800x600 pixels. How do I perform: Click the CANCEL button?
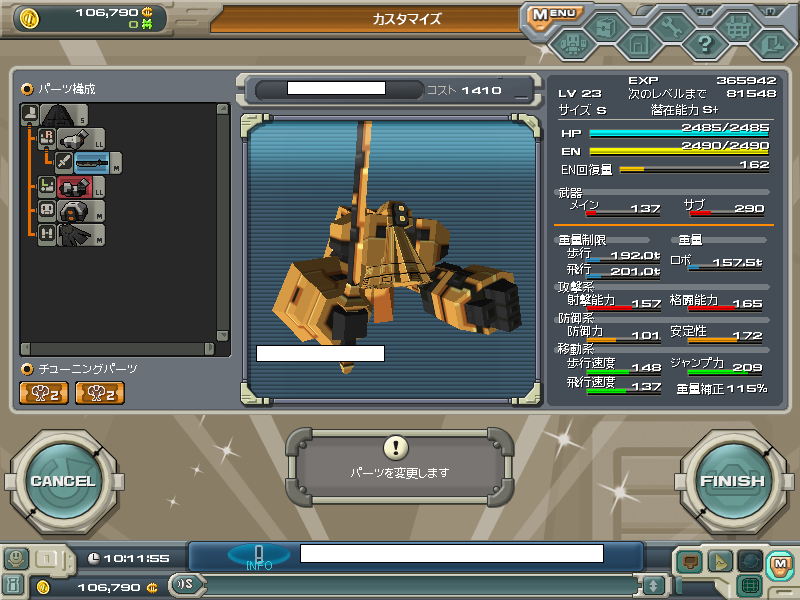click(61, 481)
